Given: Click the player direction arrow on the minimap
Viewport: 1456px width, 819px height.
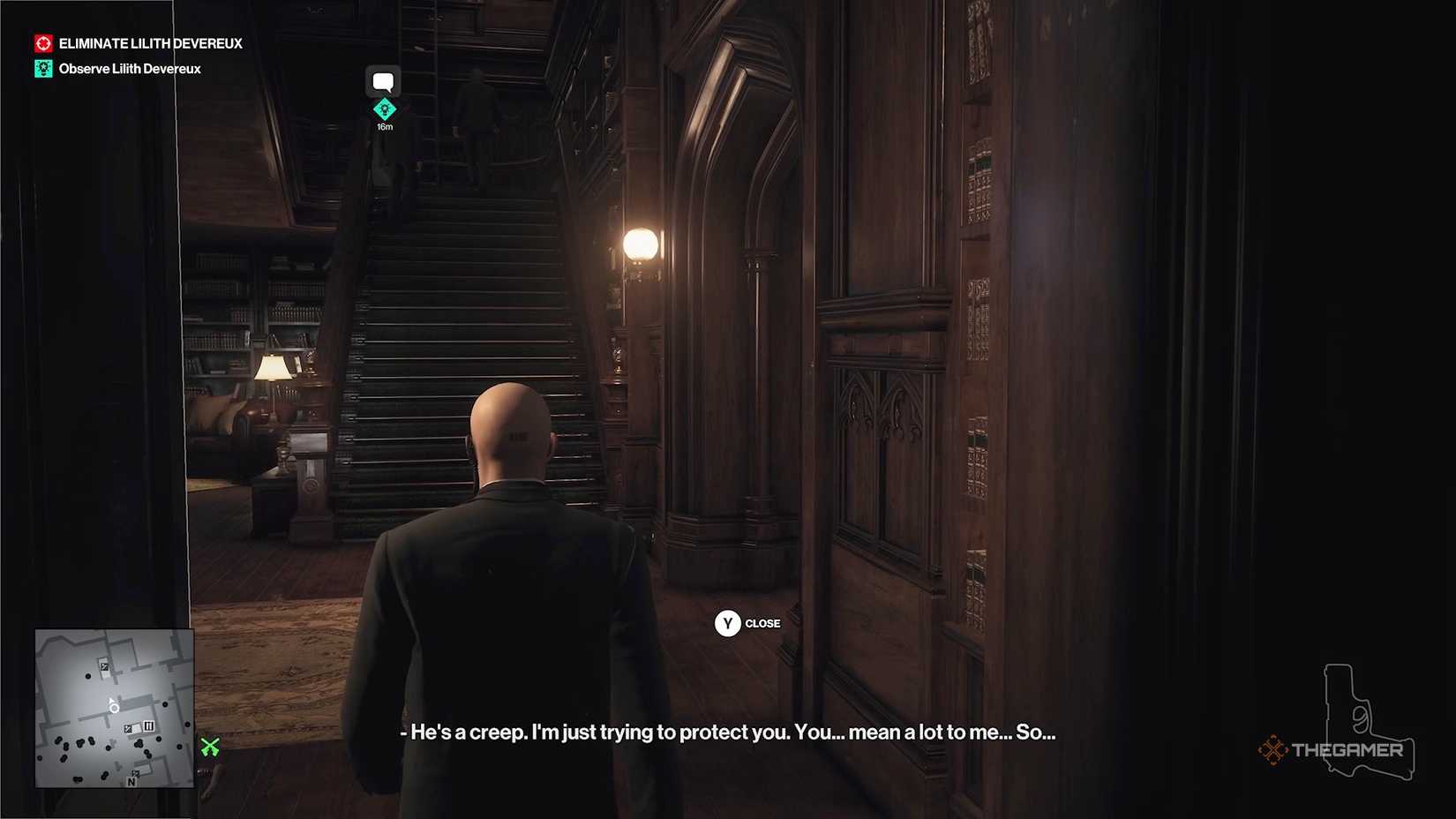Looking at the screenshot, I should click(x=112, y=703).
